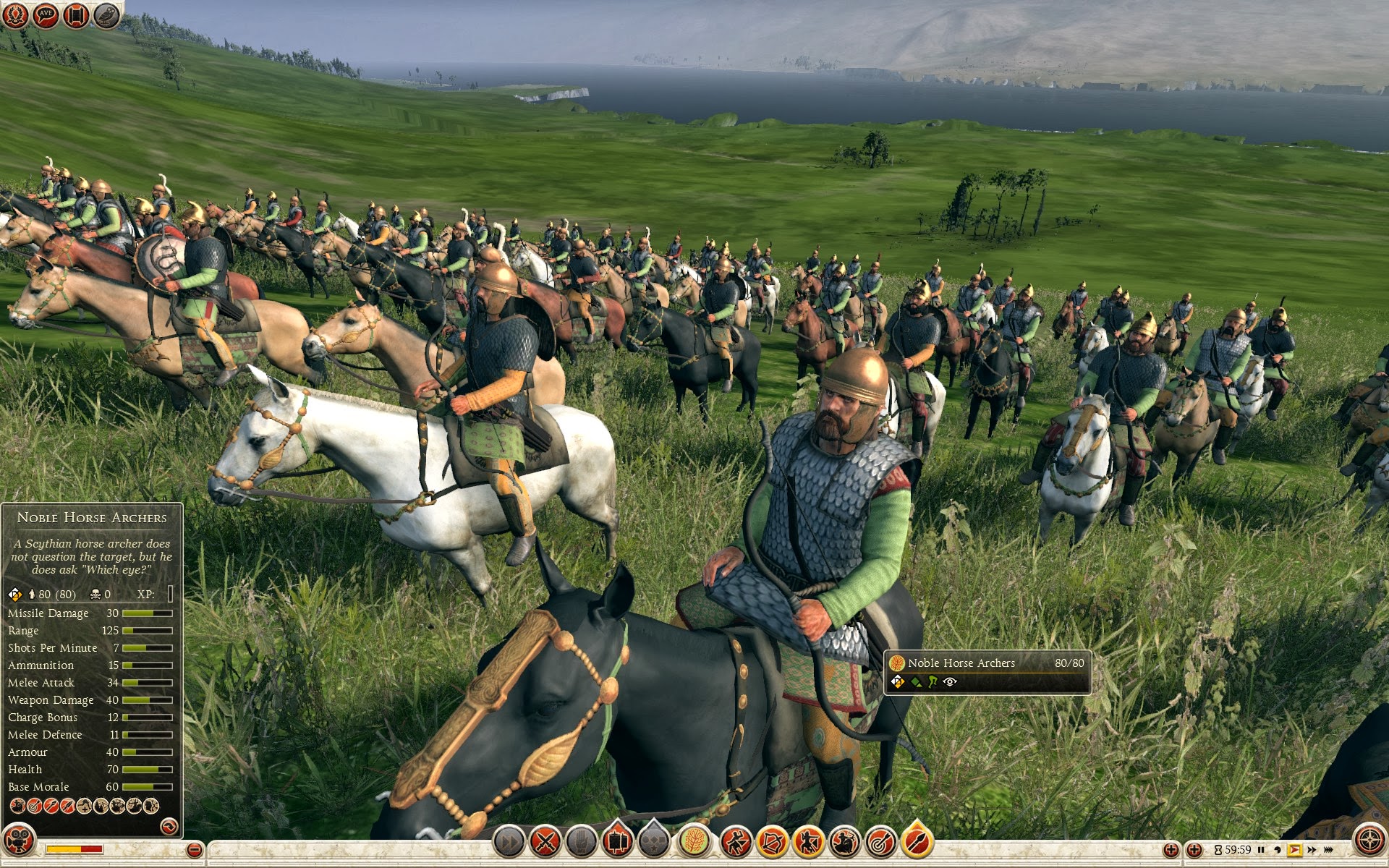Open the group banners button
Image resolution: width=1389 pixels, height=868 pixels.
(617, 842)
